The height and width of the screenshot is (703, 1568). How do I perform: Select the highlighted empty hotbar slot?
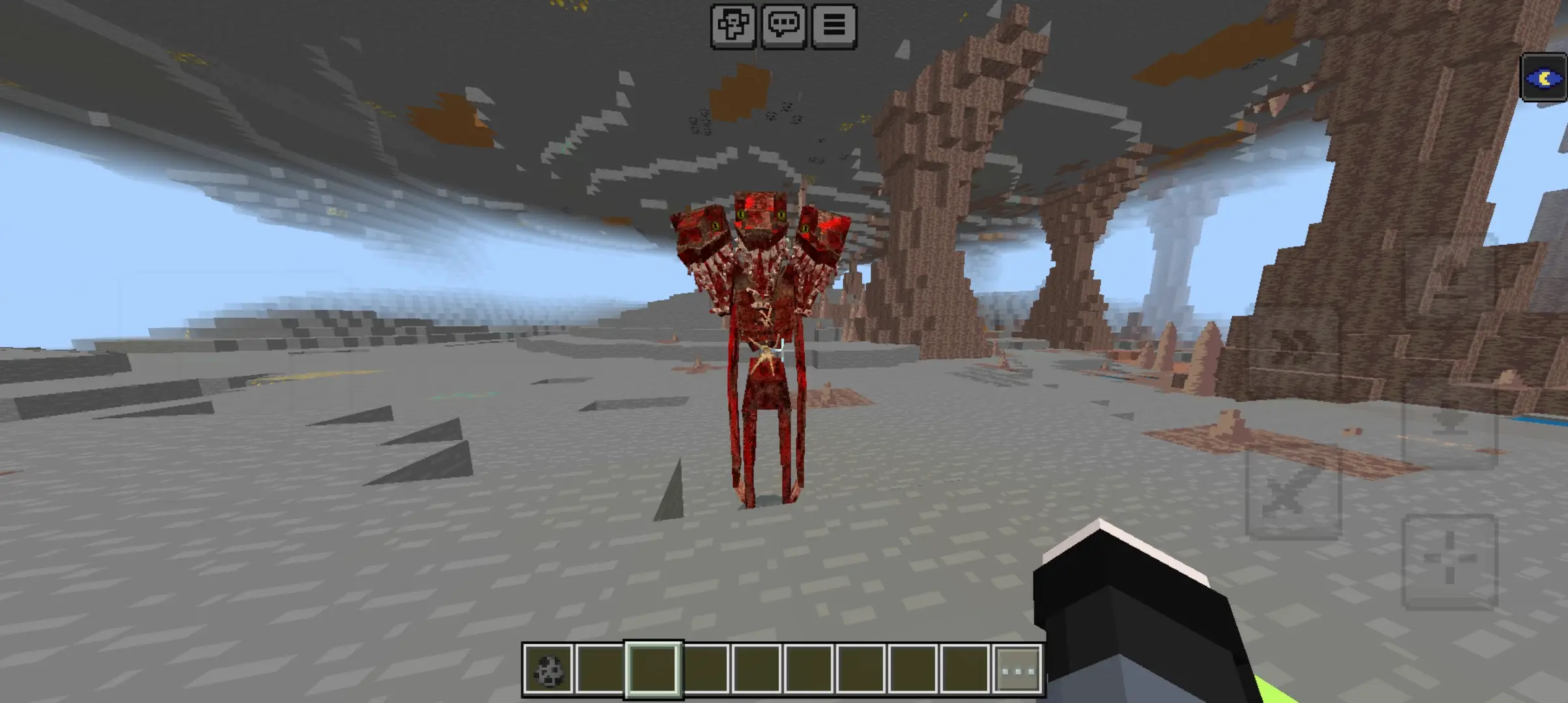[653, 670]
